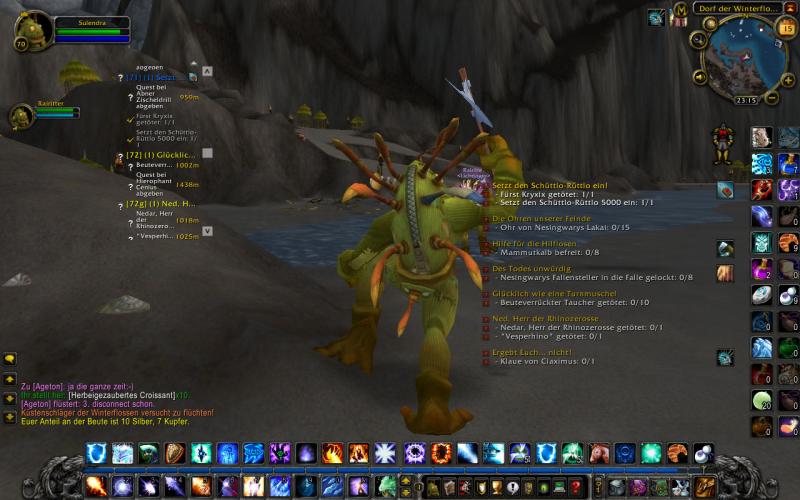Select the Ned. H... quest in tracker
800x500 pixels.
pyautogui.click(x=160, y=203)
